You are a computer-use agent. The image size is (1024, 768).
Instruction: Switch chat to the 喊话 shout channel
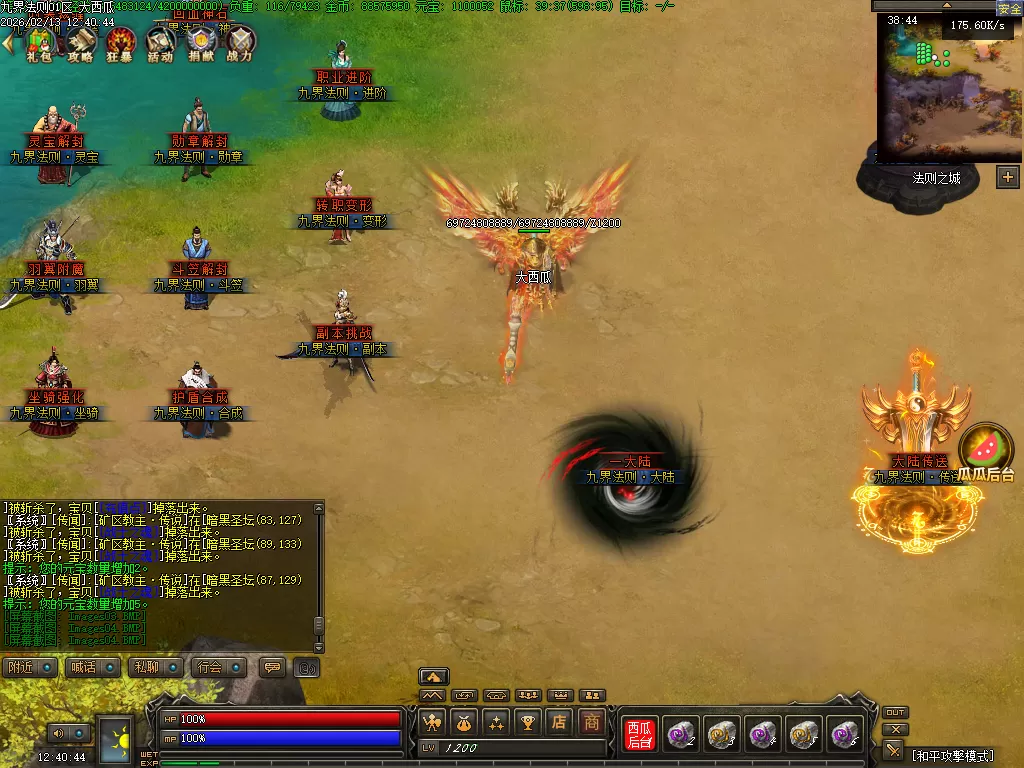click(x=92, y=667)
